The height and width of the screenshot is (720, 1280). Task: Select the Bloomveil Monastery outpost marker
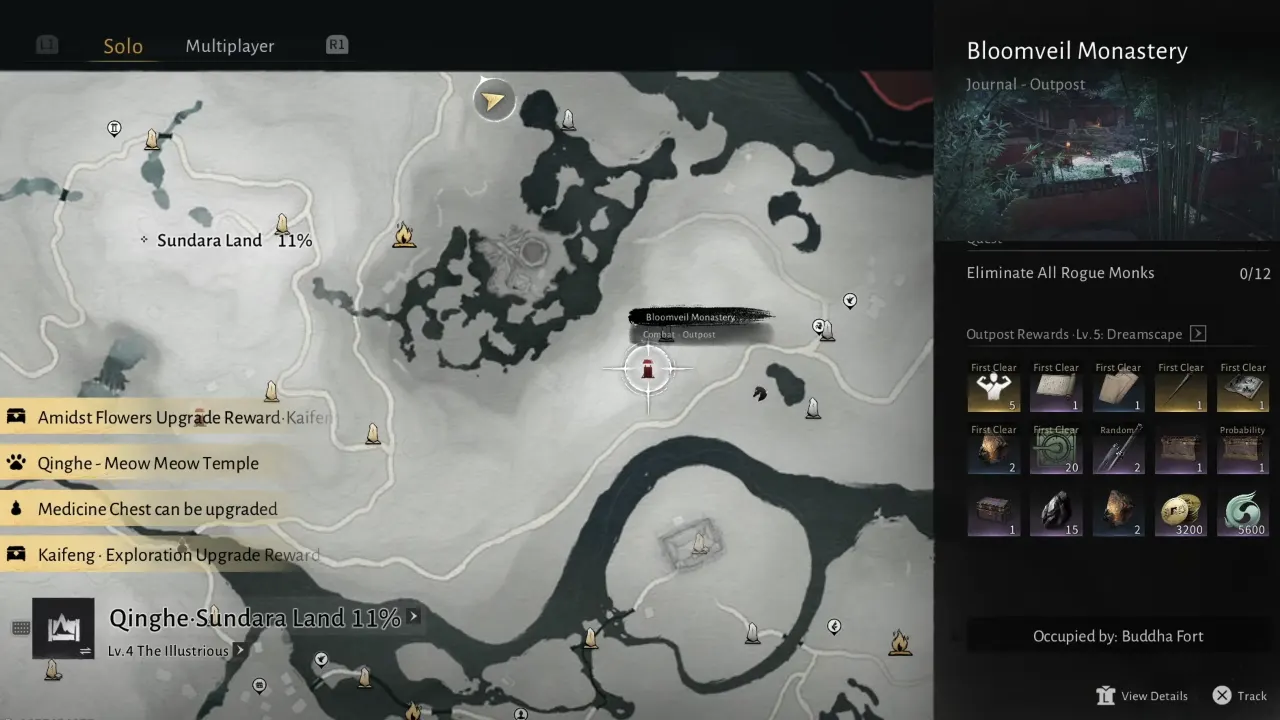pyautogui.click(x=648, y=368)
